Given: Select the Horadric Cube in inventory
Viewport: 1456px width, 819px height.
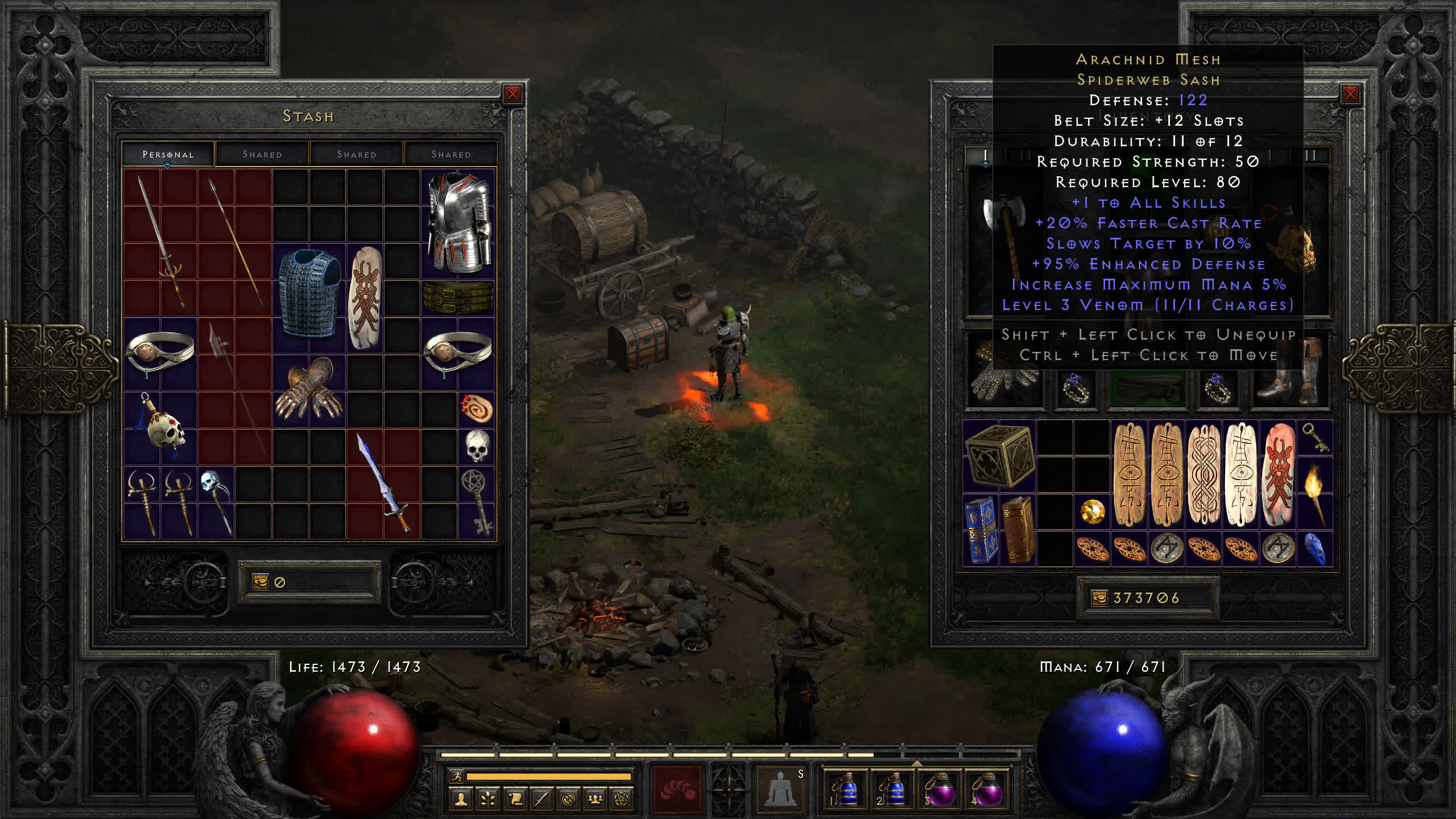Looking at the screenshot, I should [x=999, y=456].
